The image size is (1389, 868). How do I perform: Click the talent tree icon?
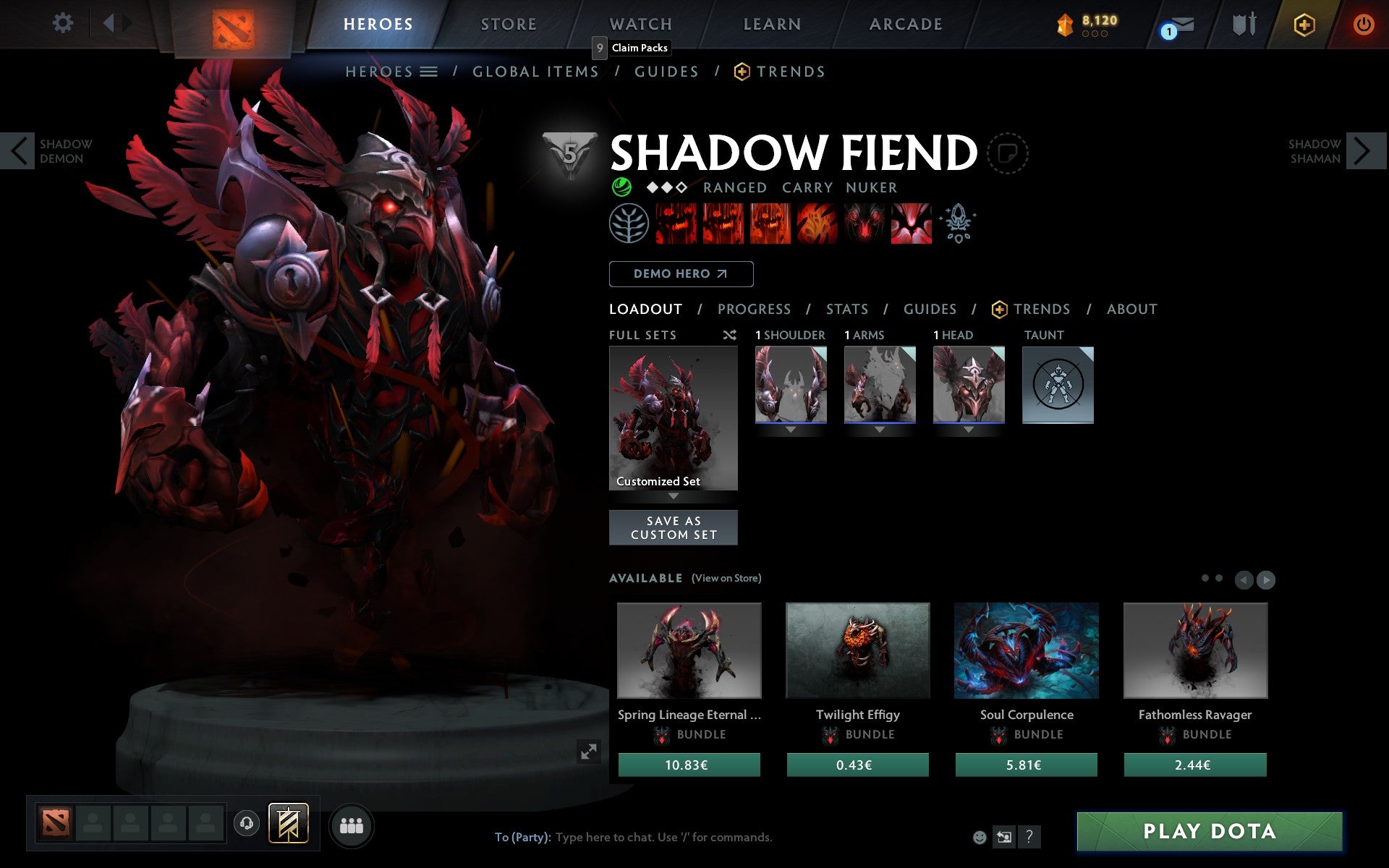pos(629,223)
